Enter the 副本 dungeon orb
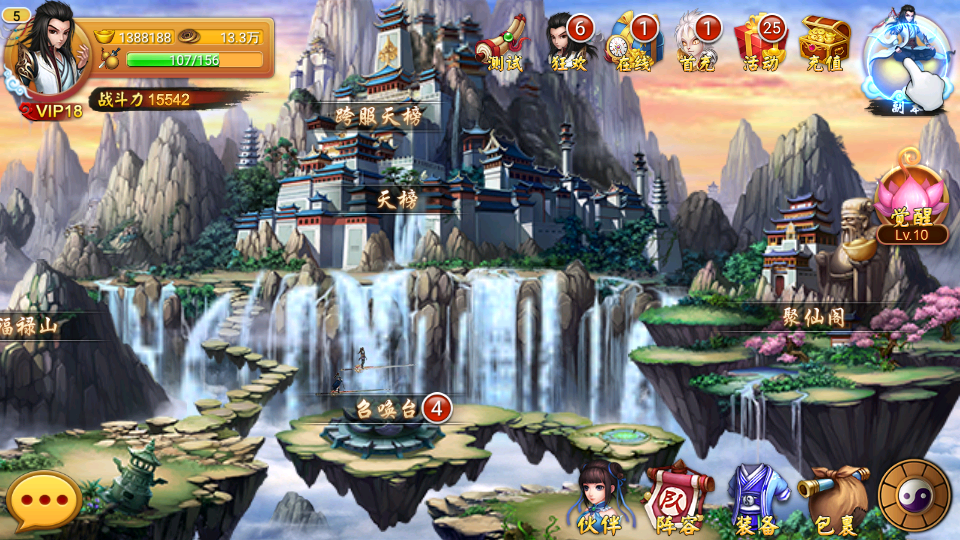 (x=908, y=60)
